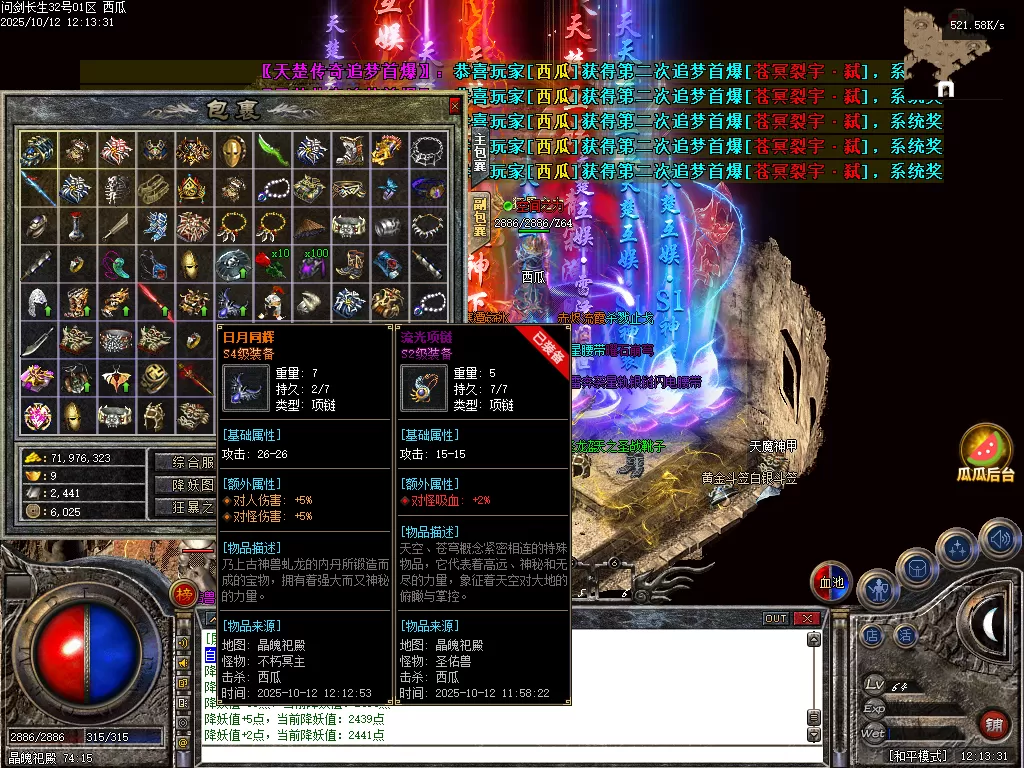The width and height of the screenshot is (1024, 768).
Task: Open the round 店 shop button
Action: tap(872, 634)
